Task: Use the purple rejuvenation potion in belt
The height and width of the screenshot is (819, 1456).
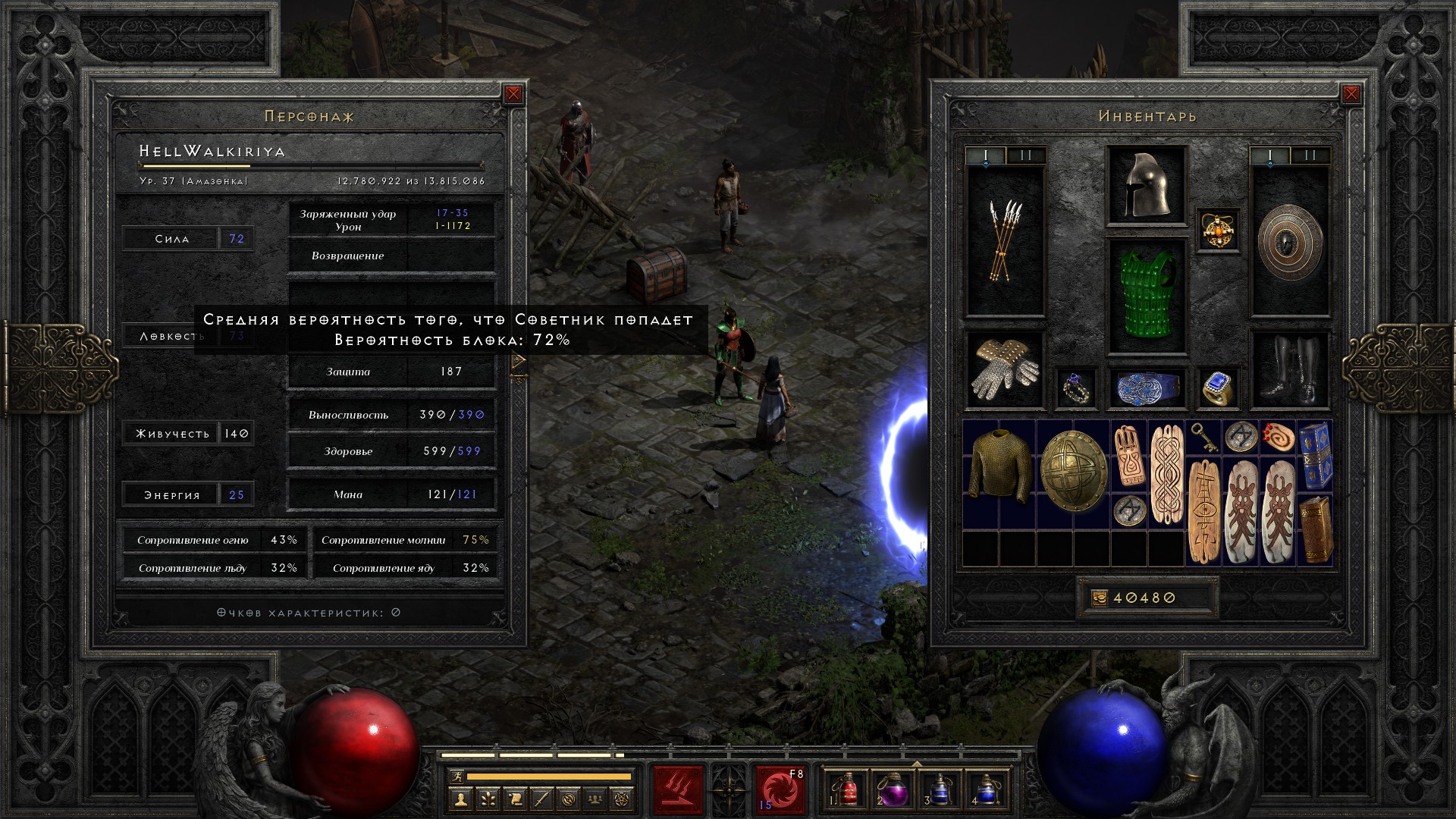Action: [893, 789]
